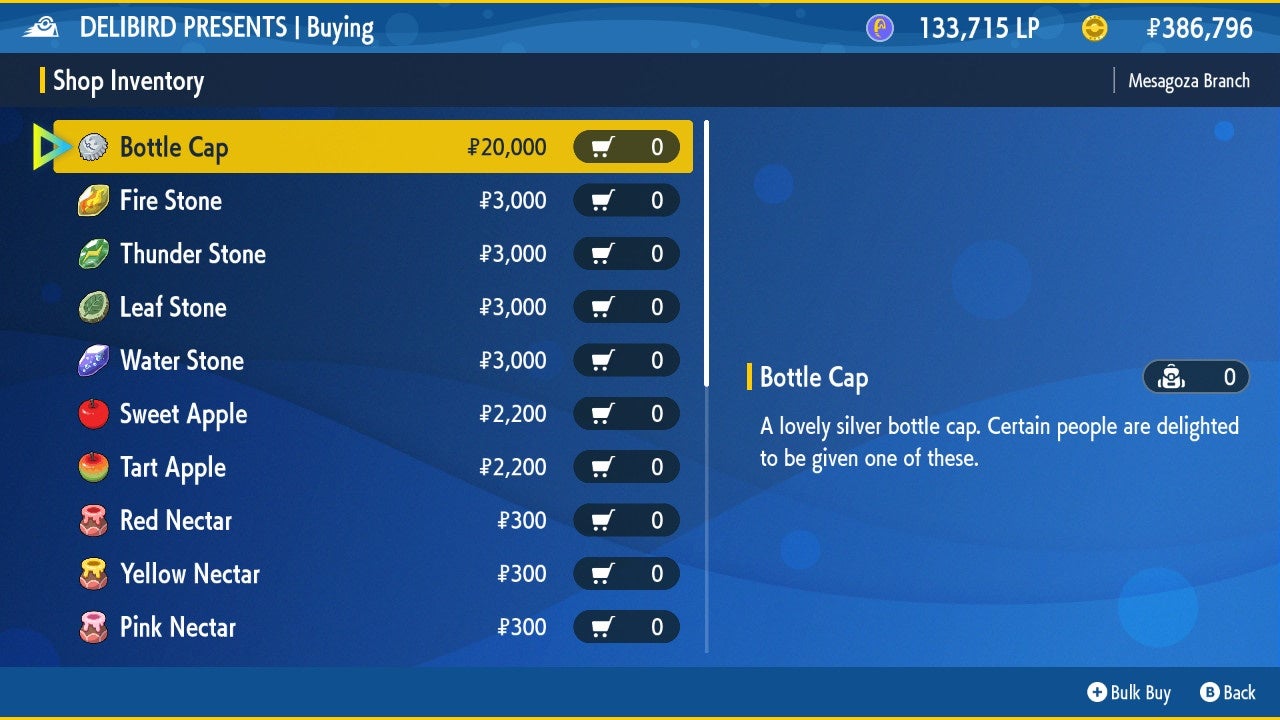This screenshot has height=720, width=1280.
Task: Click the Sweet Apple icon
Action: pos(92,413)
